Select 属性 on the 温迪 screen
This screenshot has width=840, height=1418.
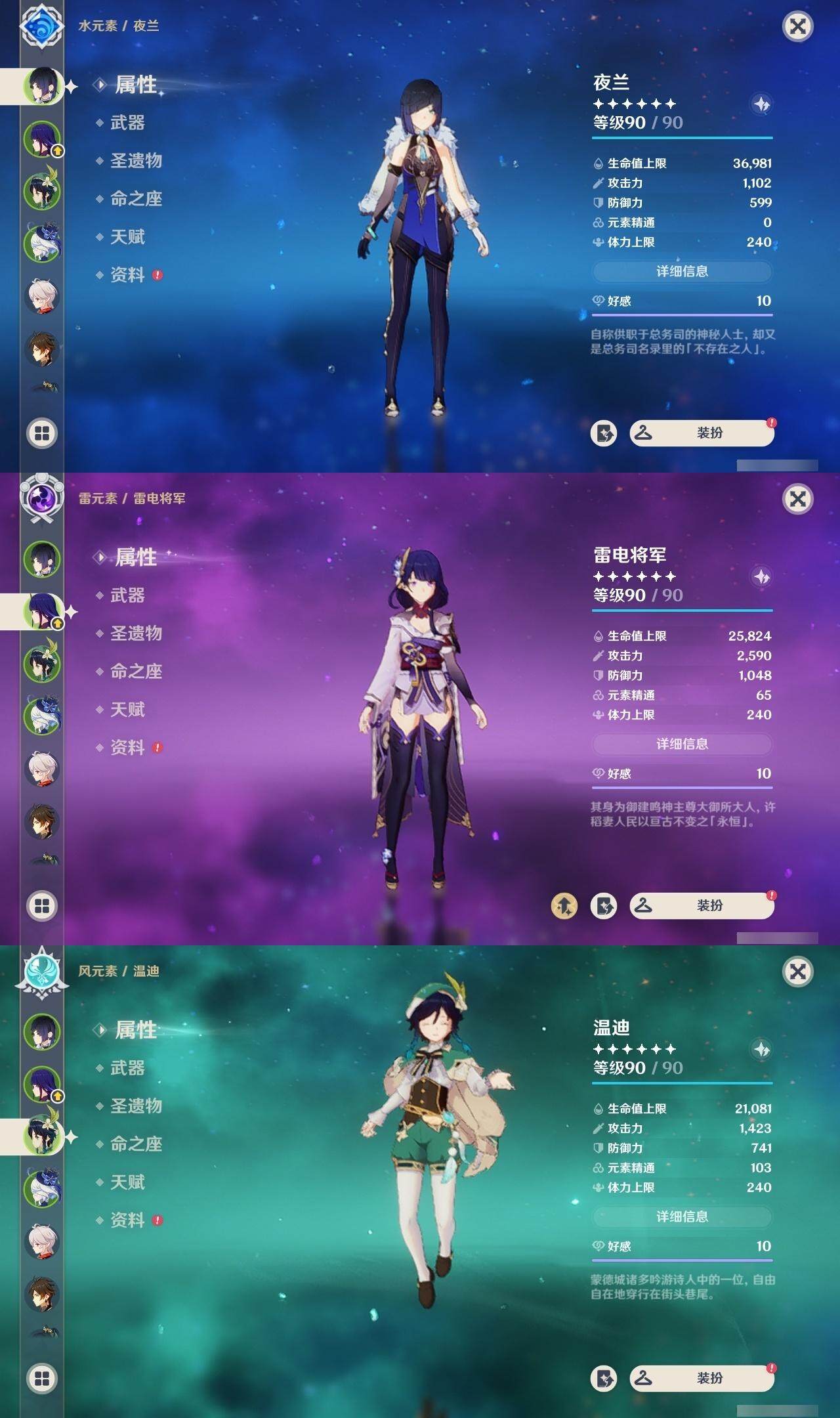(x=136, y=1030)
